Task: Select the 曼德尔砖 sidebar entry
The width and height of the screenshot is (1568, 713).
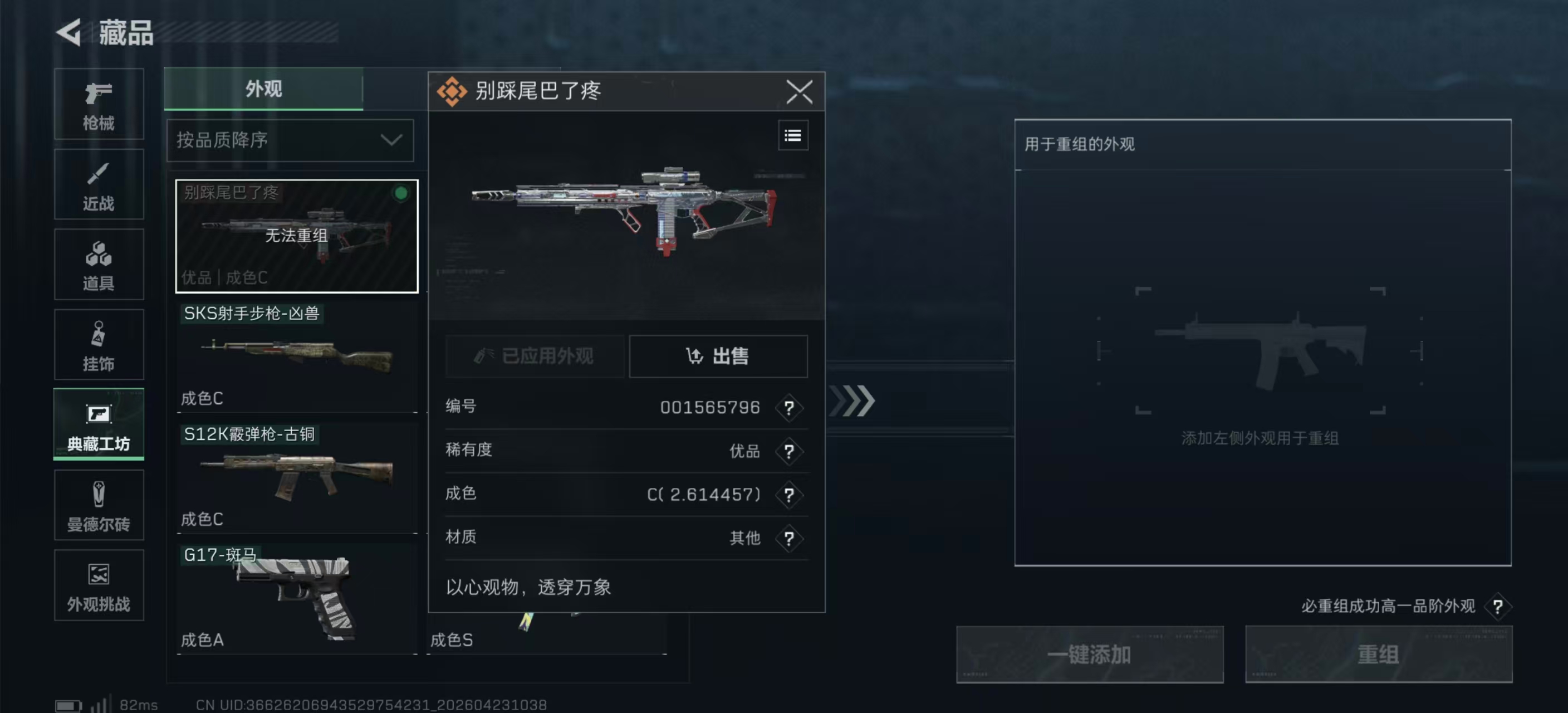Action: point(99,505)
